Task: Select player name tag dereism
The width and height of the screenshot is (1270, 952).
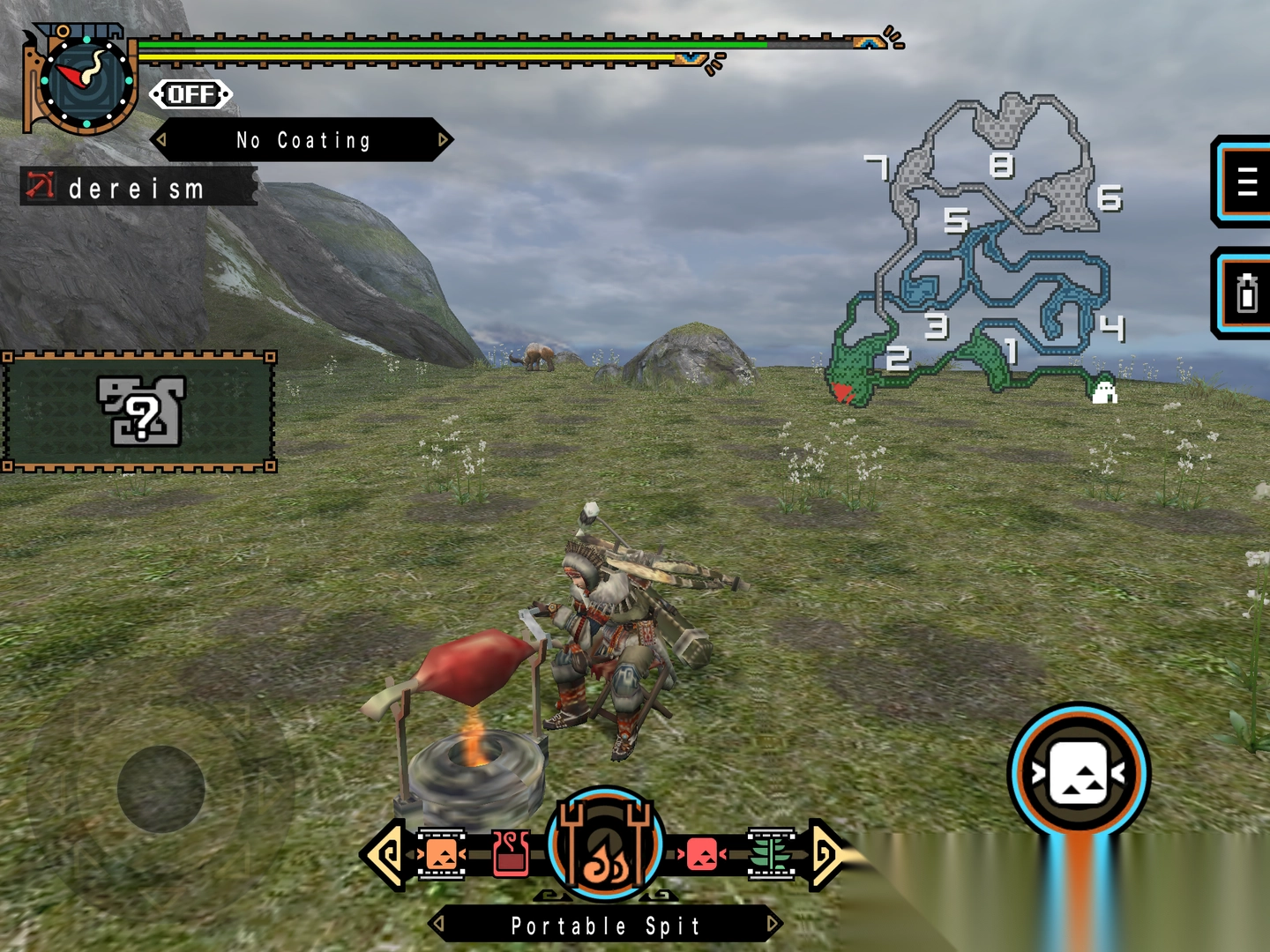Action: click(138, 188)
